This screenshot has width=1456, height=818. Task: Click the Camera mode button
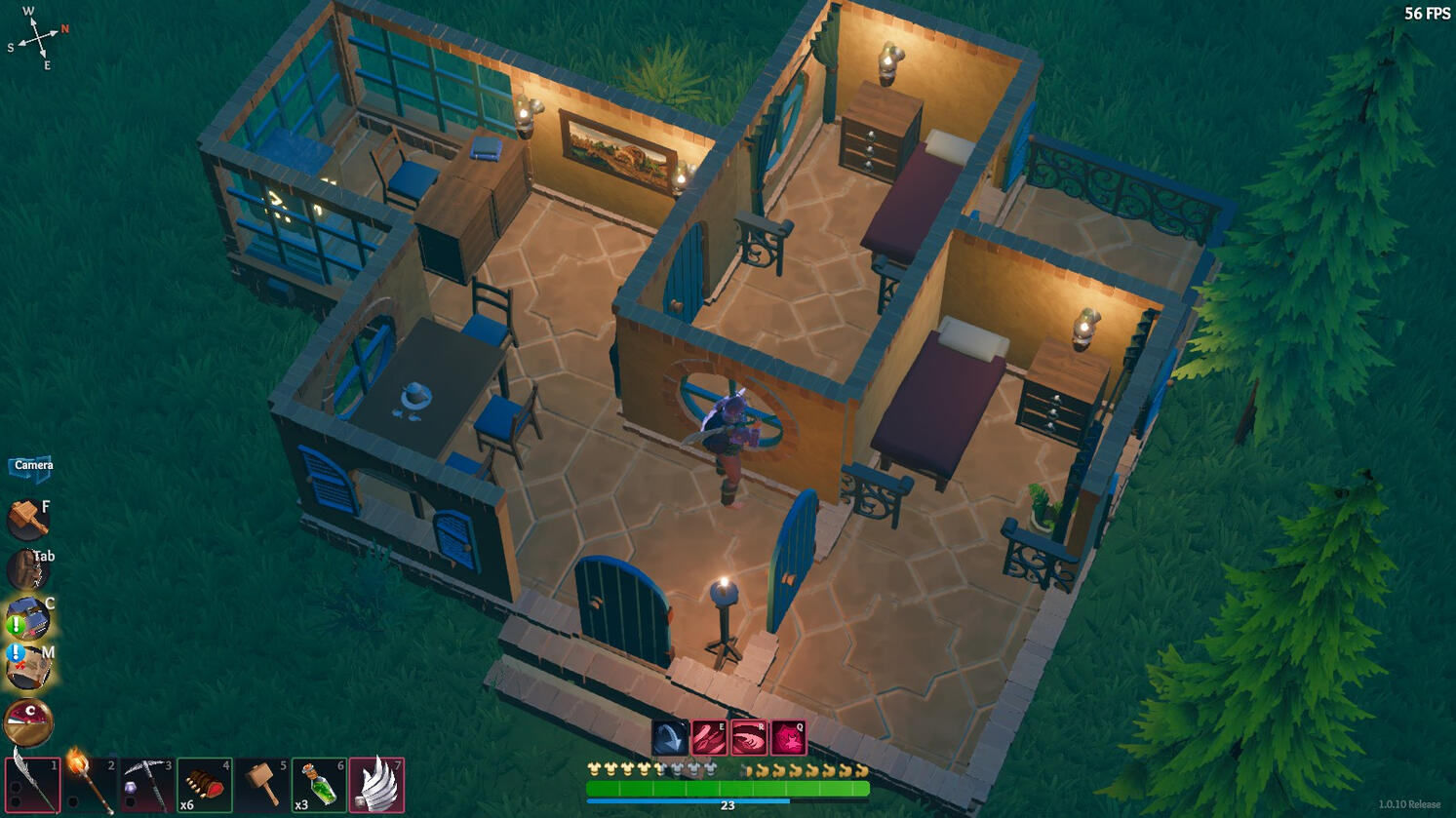32,466
